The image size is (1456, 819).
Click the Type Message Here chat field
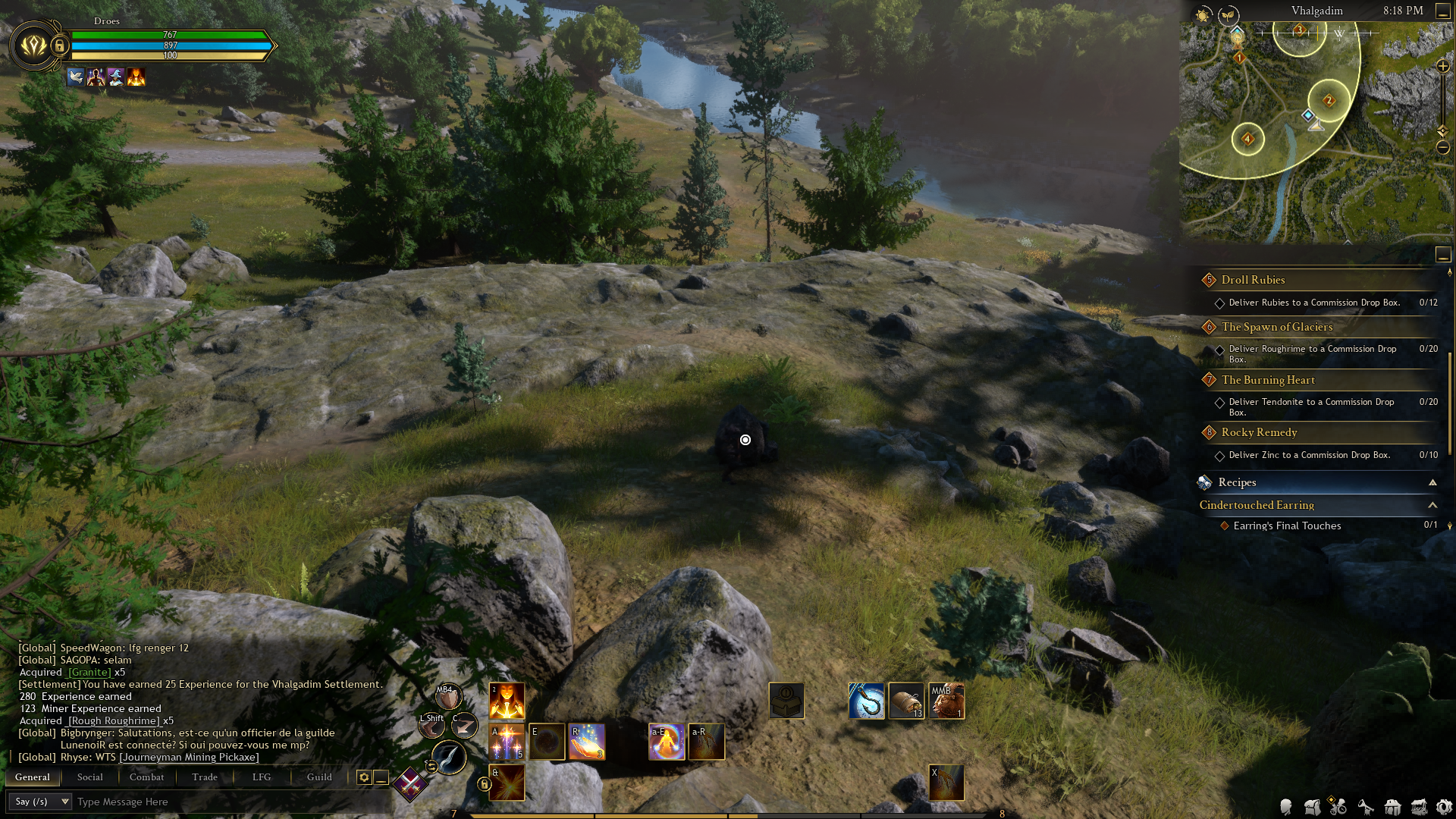pyautogui.click(x=227, y=802)
